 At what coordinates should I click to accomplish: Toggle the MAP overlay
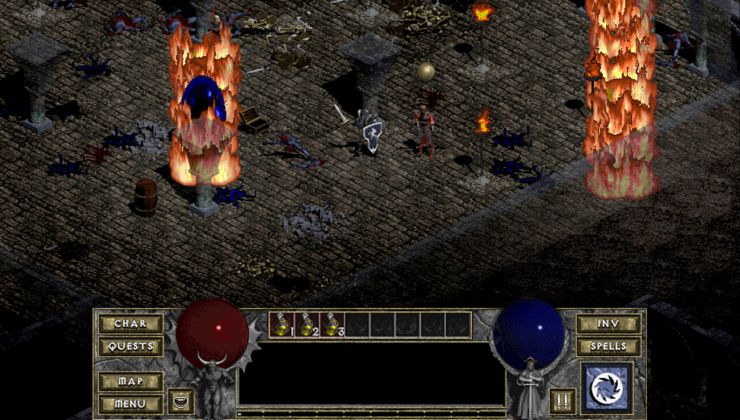tap(131, 382)
